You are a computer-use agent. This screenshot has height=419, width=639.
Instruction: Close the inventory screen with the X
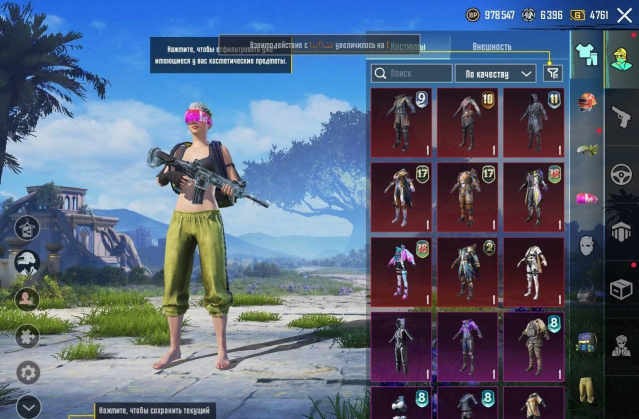pos(624,15)
